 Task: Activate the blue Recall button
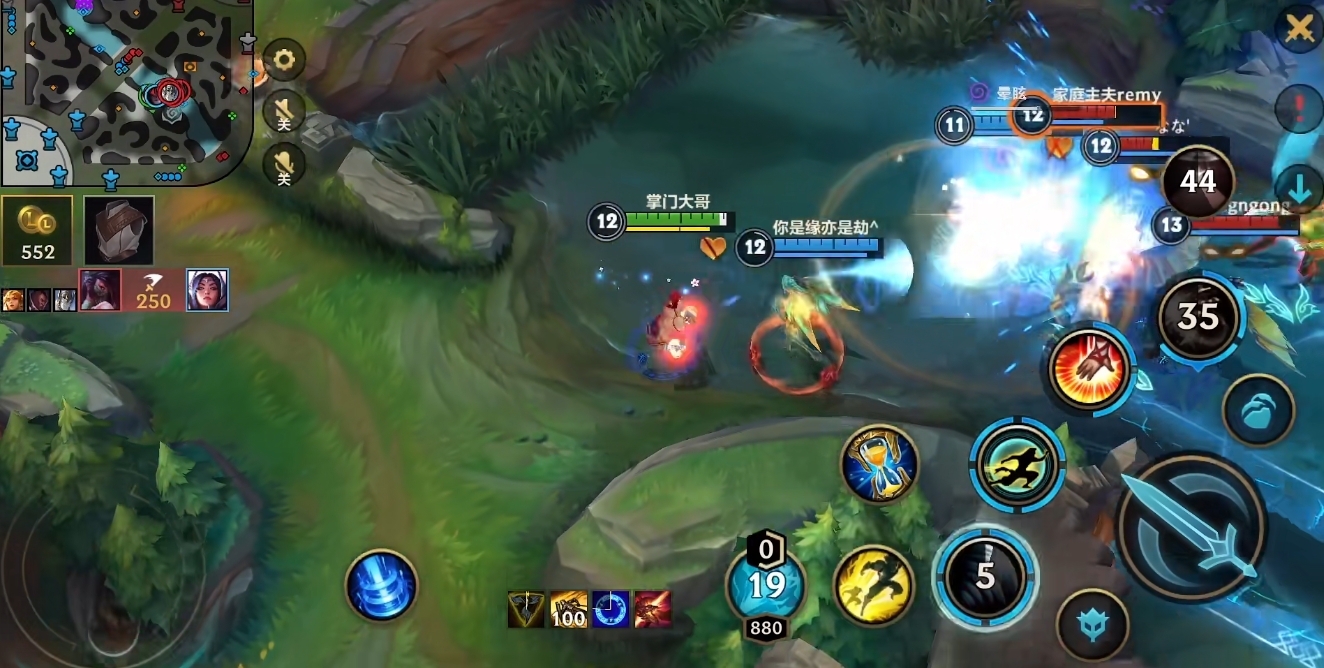(x=381, y=587)
